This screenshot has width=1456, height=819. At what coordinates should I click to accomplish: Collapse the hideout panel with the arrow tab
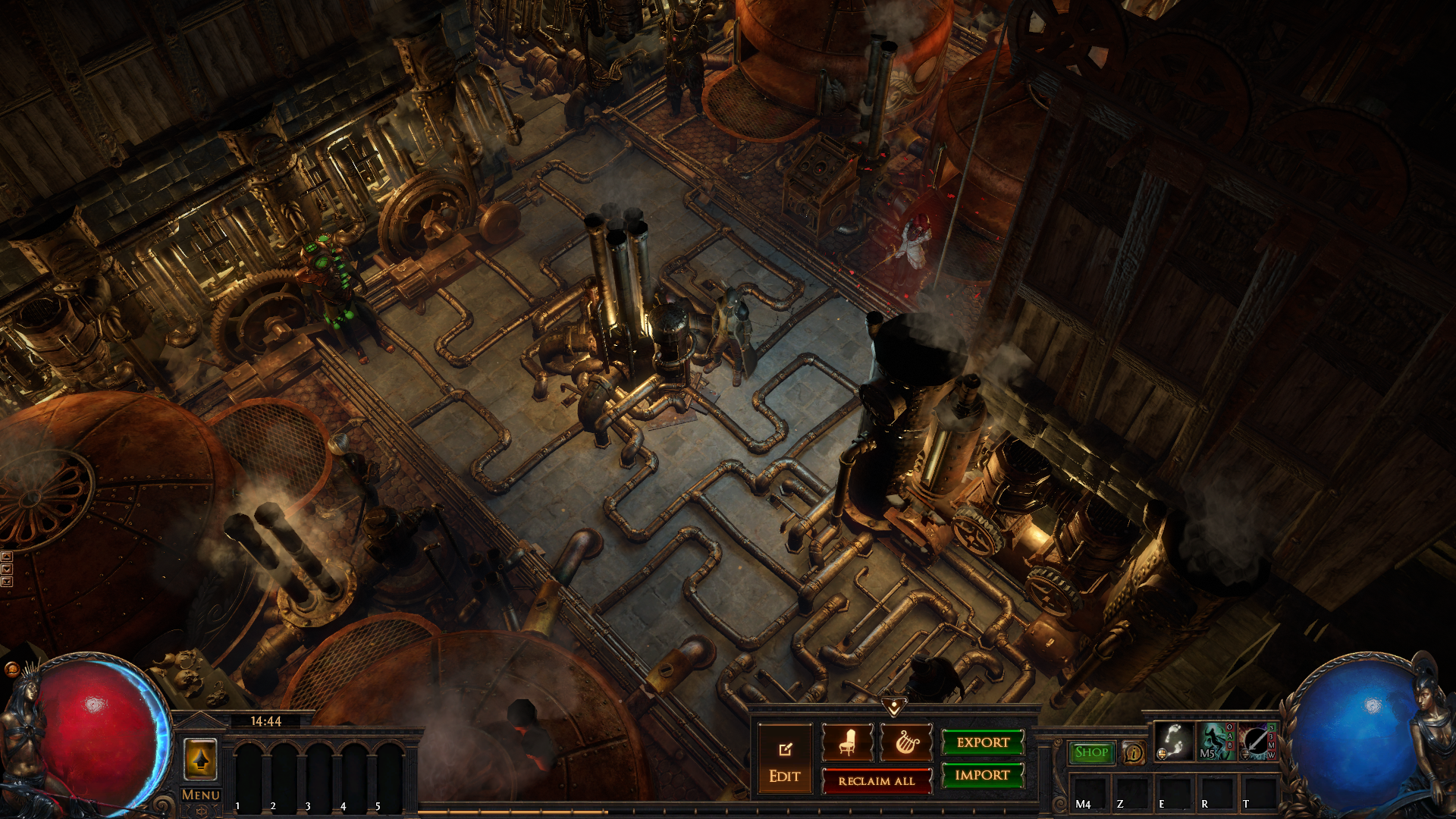tap(894, 708)
